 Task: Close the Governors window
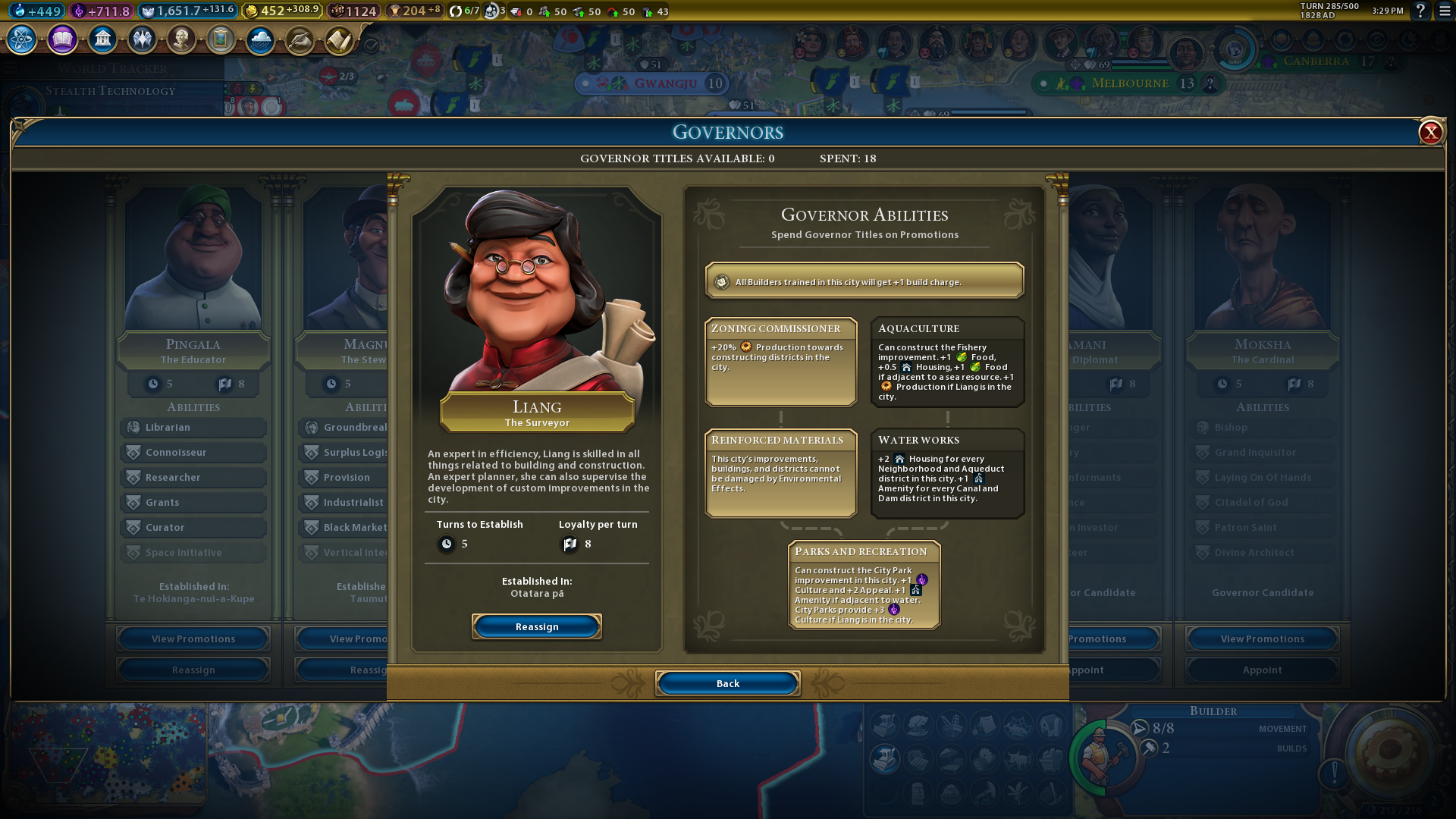[1430, 133]
